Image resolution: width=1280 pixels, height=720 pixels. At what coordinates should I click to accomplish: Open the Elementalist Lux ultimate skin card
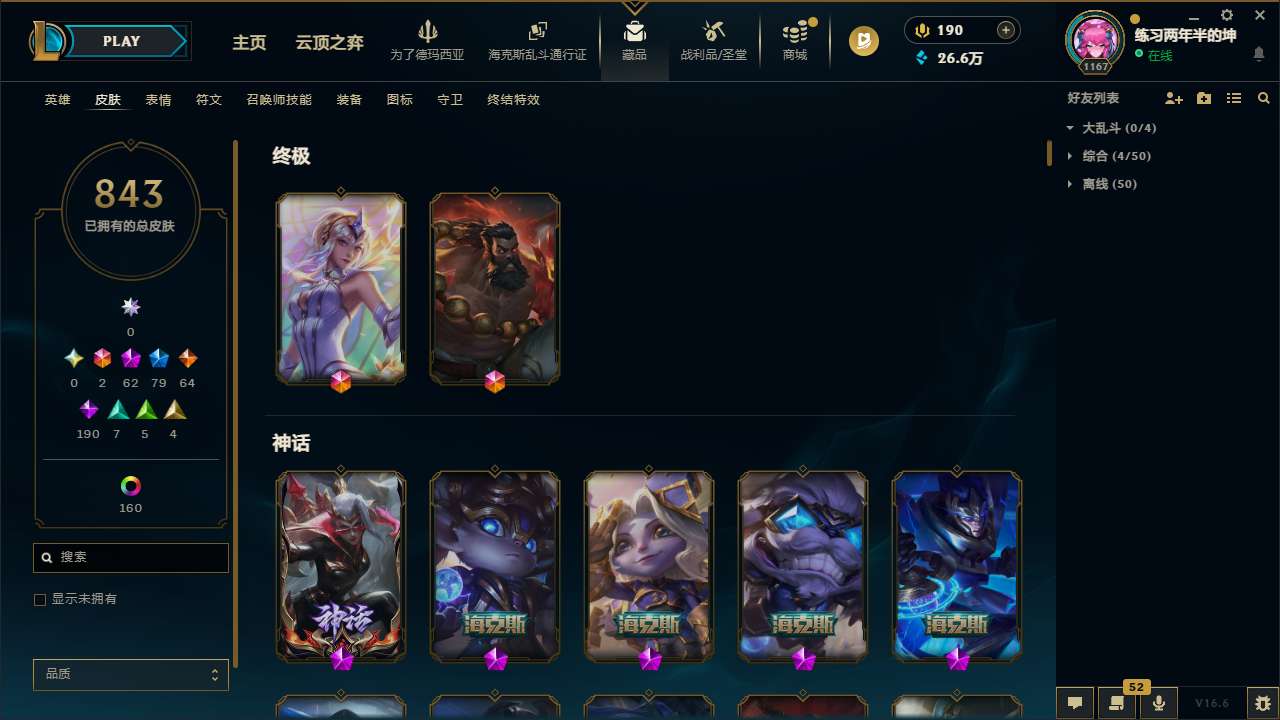pos(340,288)
